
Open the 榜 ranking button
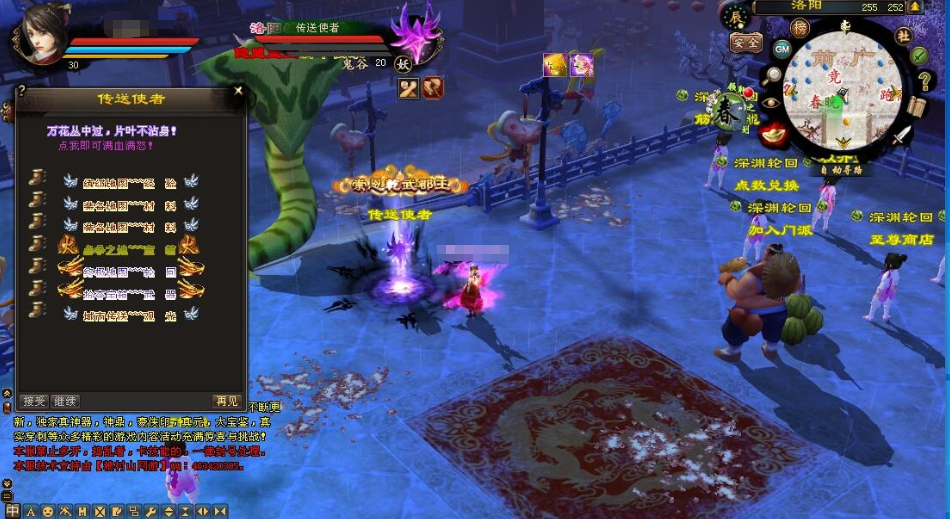coord(800,28)
